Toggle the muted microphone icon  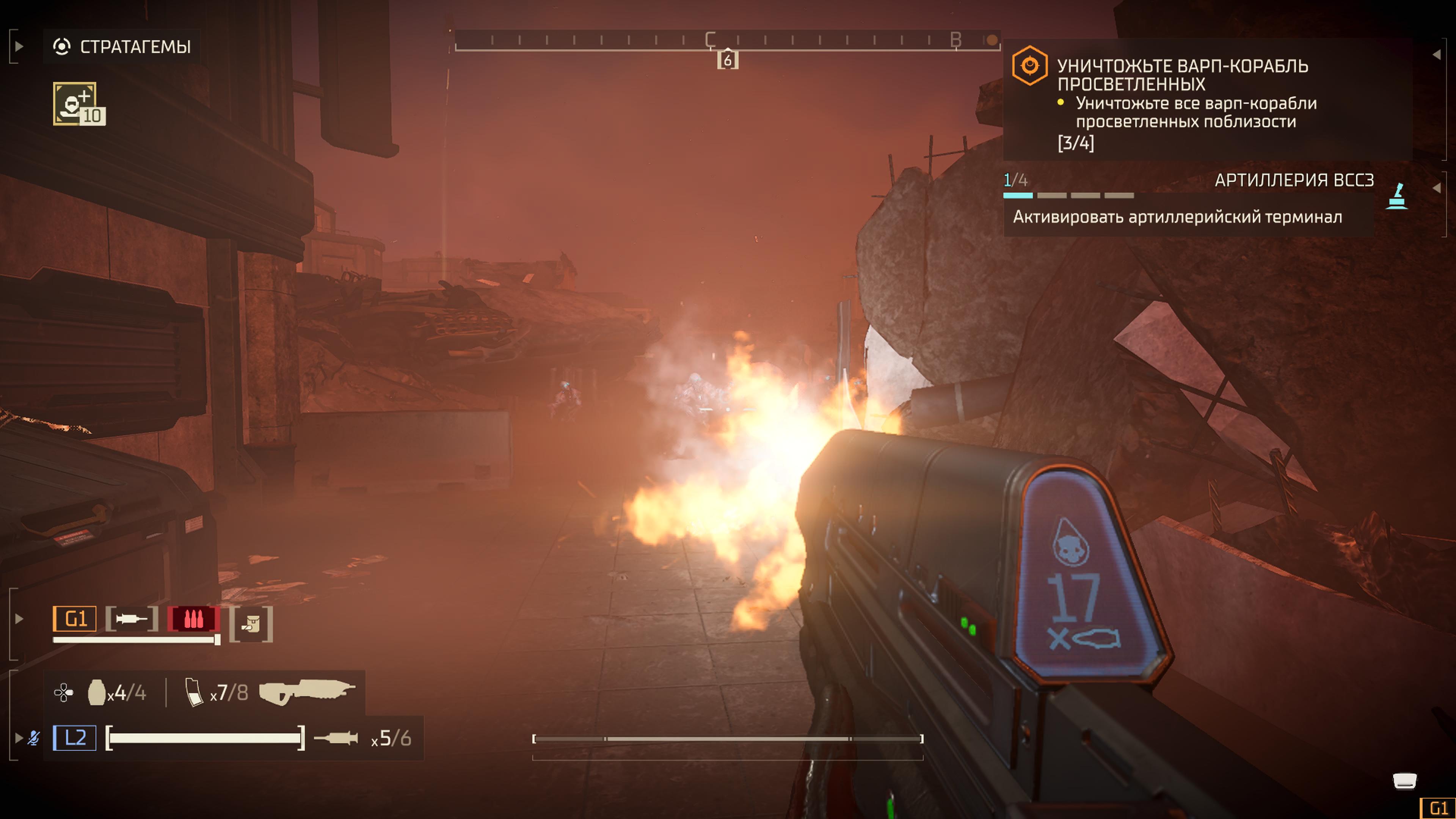pos(34,737)
